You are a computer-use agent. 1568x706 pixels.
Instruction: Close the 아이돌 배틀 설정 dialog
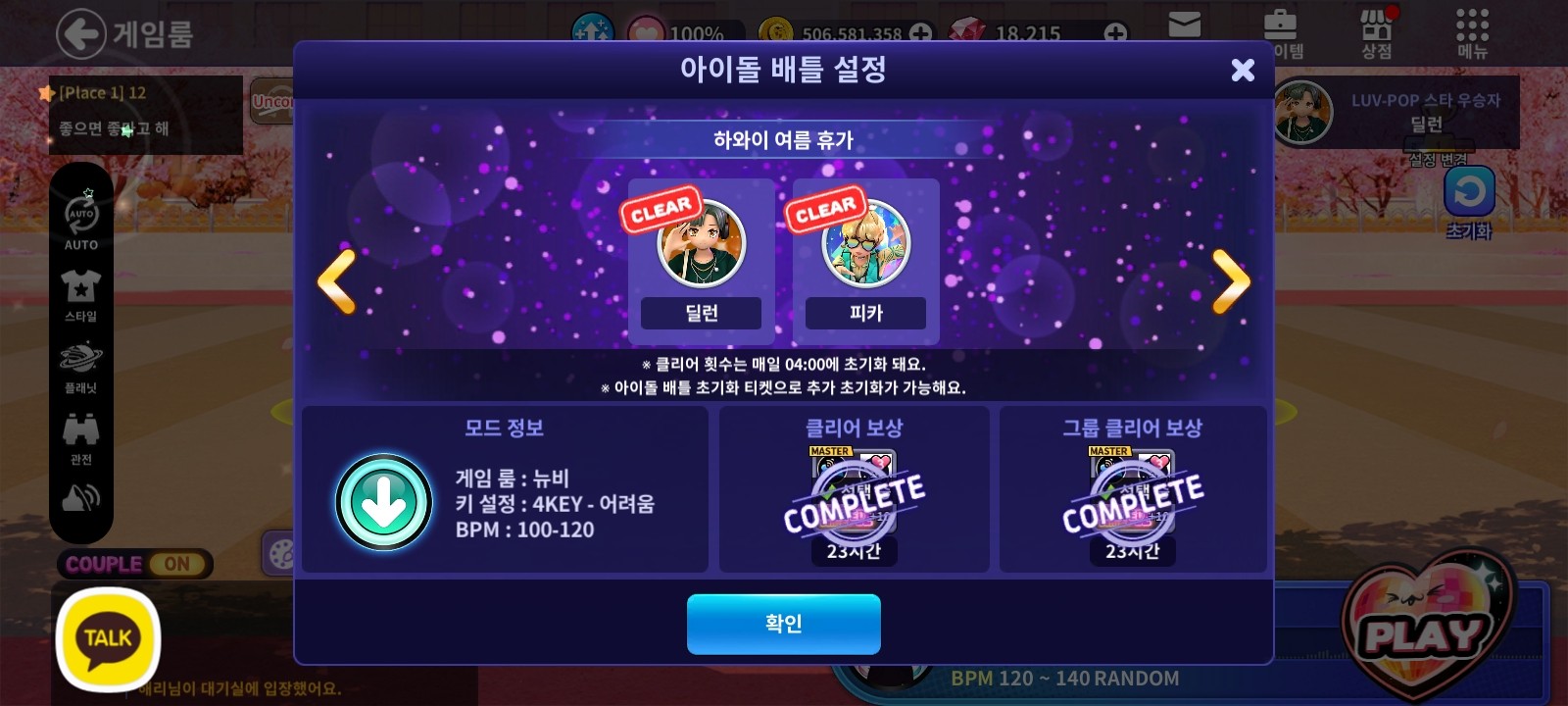coord(1243,70)
